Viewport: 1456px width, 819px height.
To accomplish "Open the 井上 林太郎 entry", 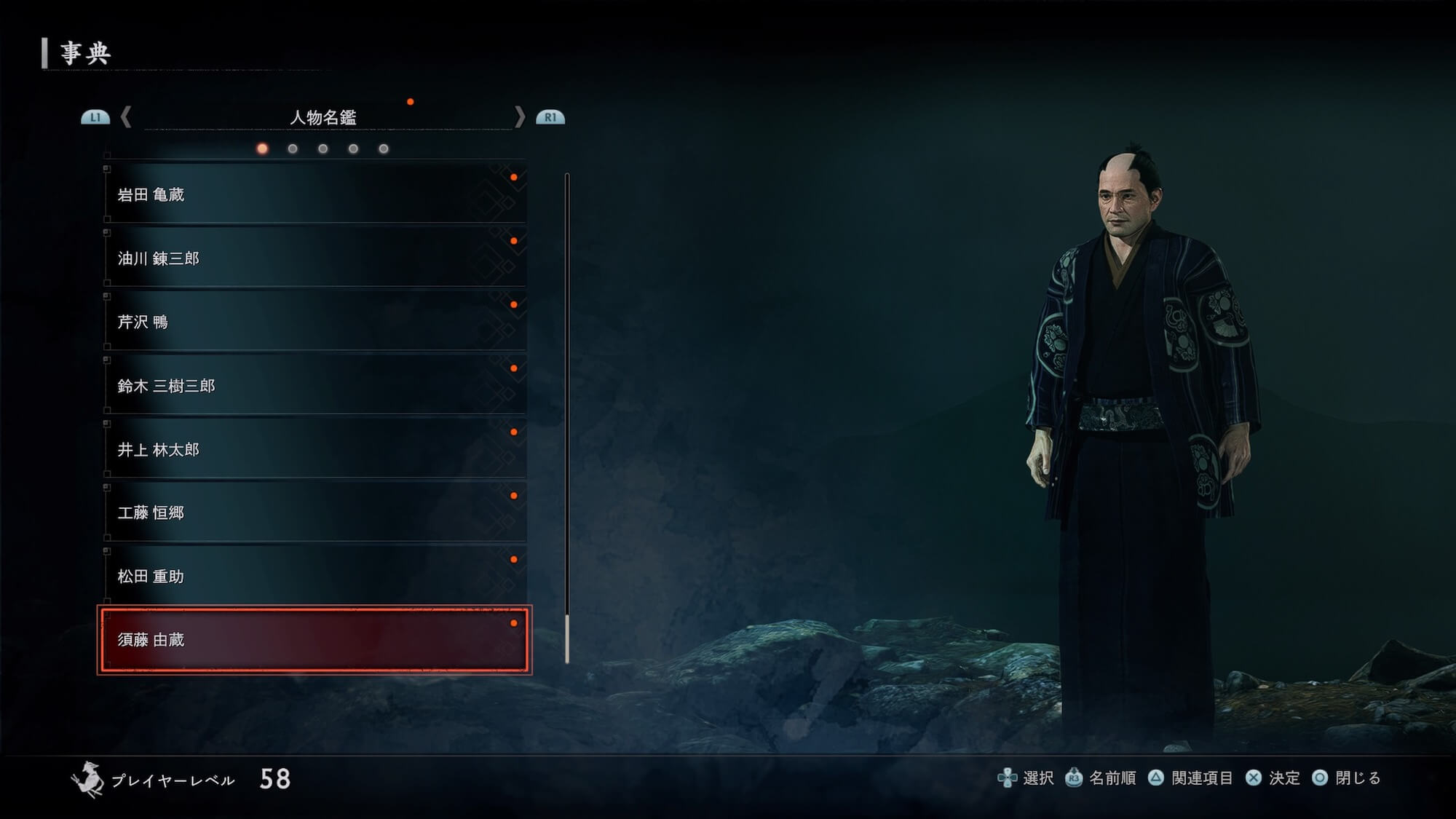I will (314, 449).
